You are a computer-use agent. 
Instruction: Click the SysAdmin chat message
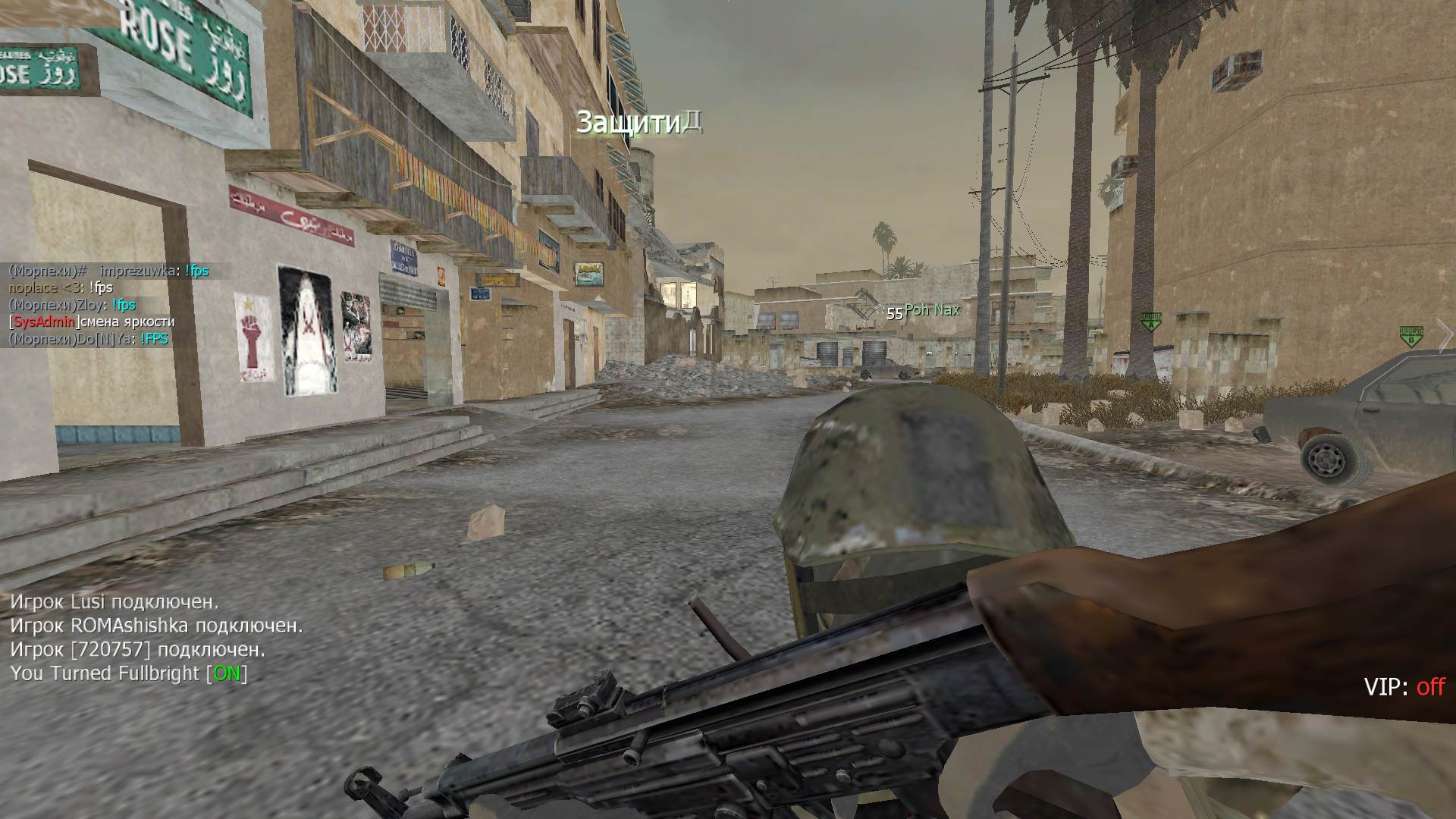click(x=92, y=322)
